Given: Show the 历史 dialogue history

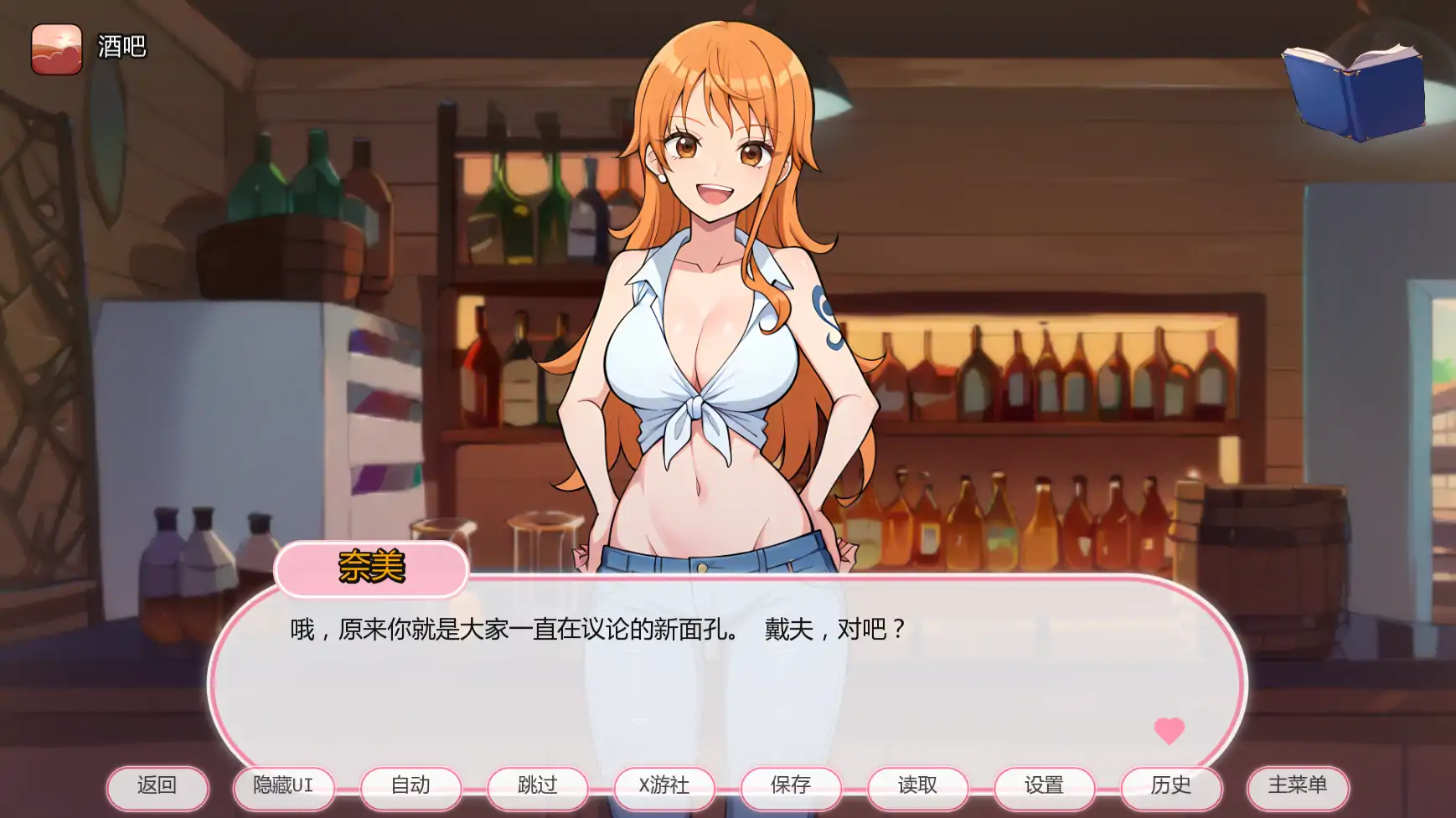Looking at the screenshot, I should [x=1171, y=787].
